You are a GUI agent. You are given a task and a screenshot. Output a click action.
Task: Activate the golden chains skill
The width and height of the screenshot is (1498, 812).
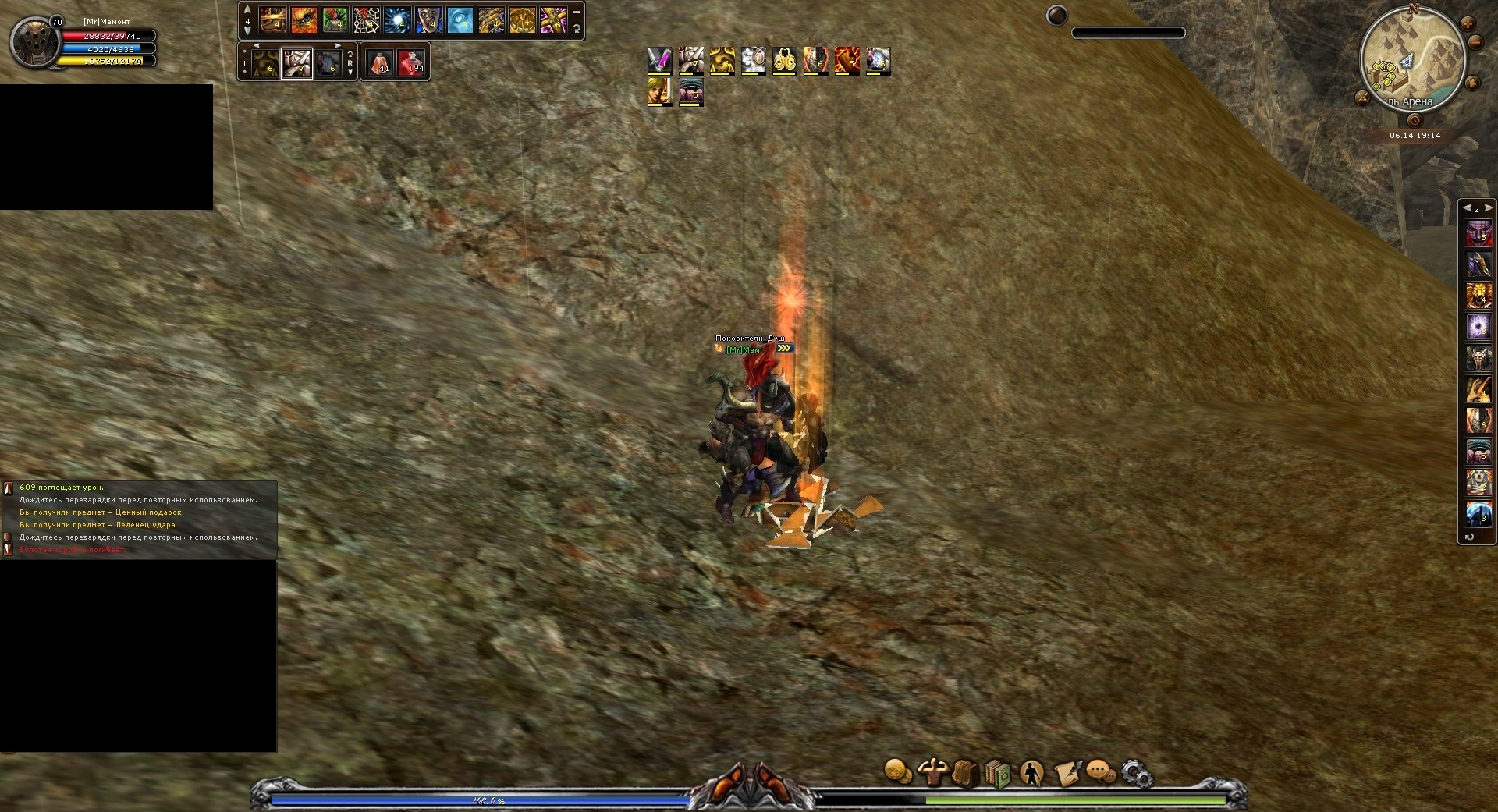[x=491, y=20]
